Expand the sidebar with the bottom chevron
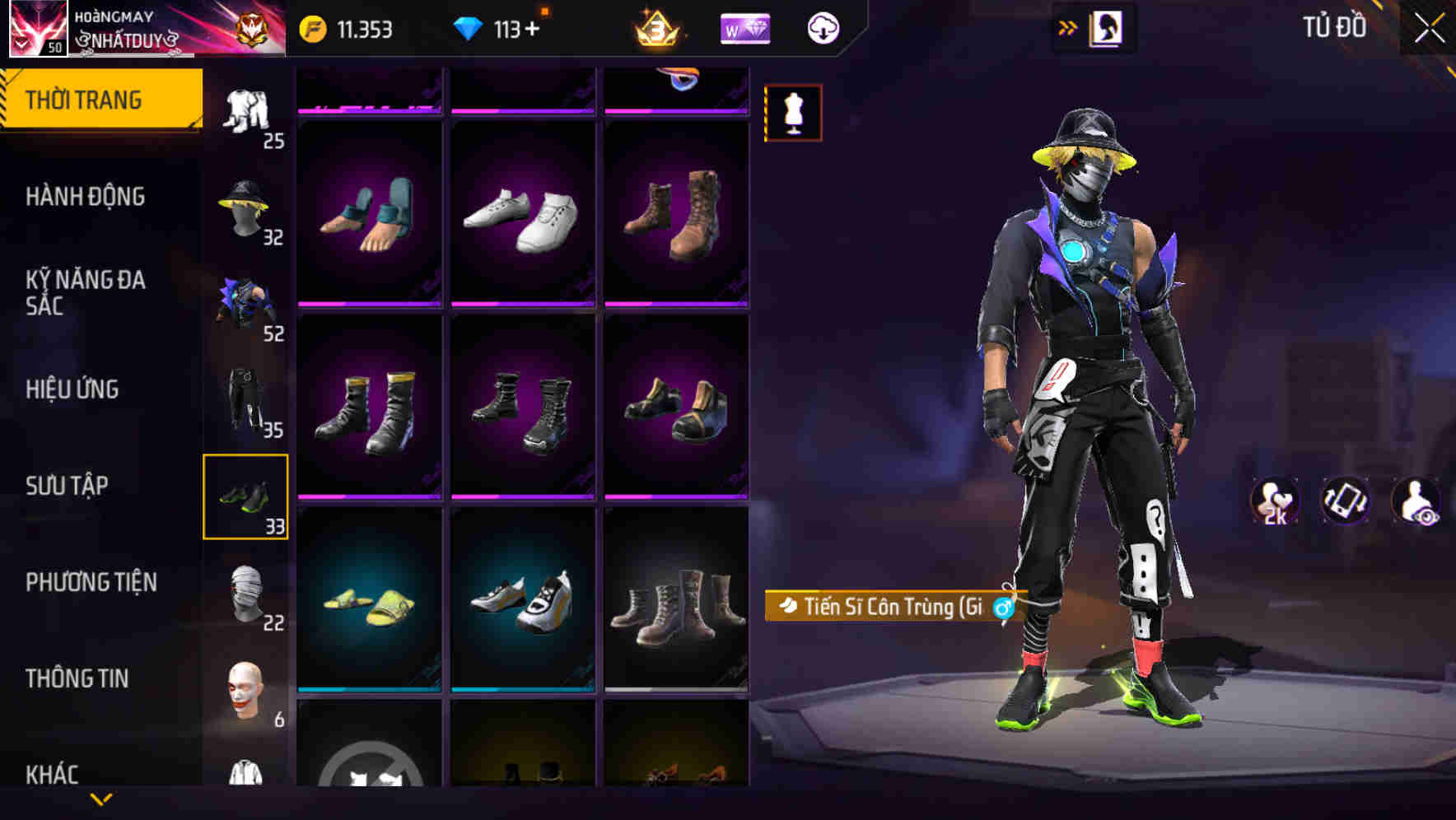The image size is (1456, 820). pyautogui.click(x=101, y=800)
